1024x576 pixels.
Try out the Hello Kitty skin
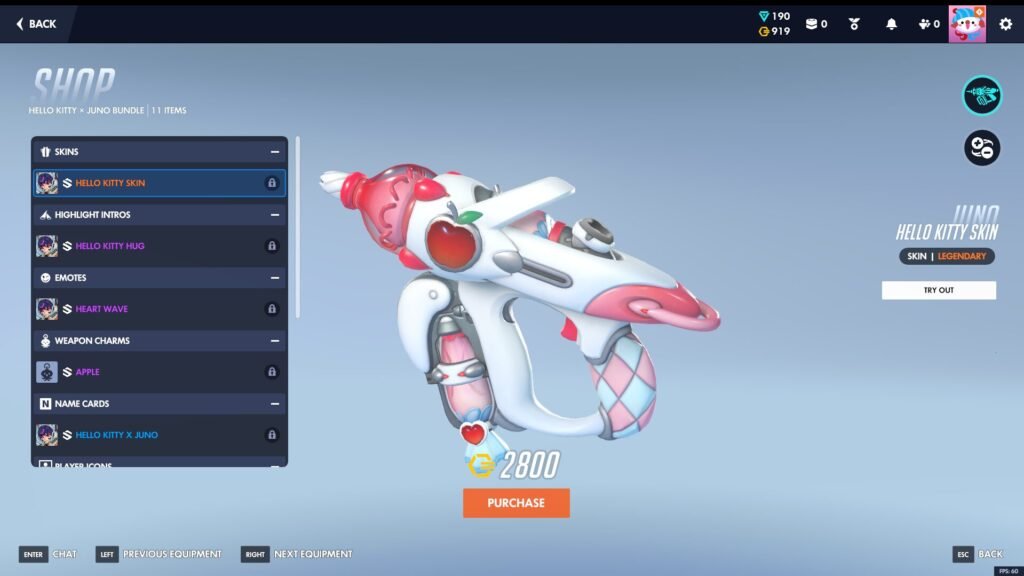point(938,290)
